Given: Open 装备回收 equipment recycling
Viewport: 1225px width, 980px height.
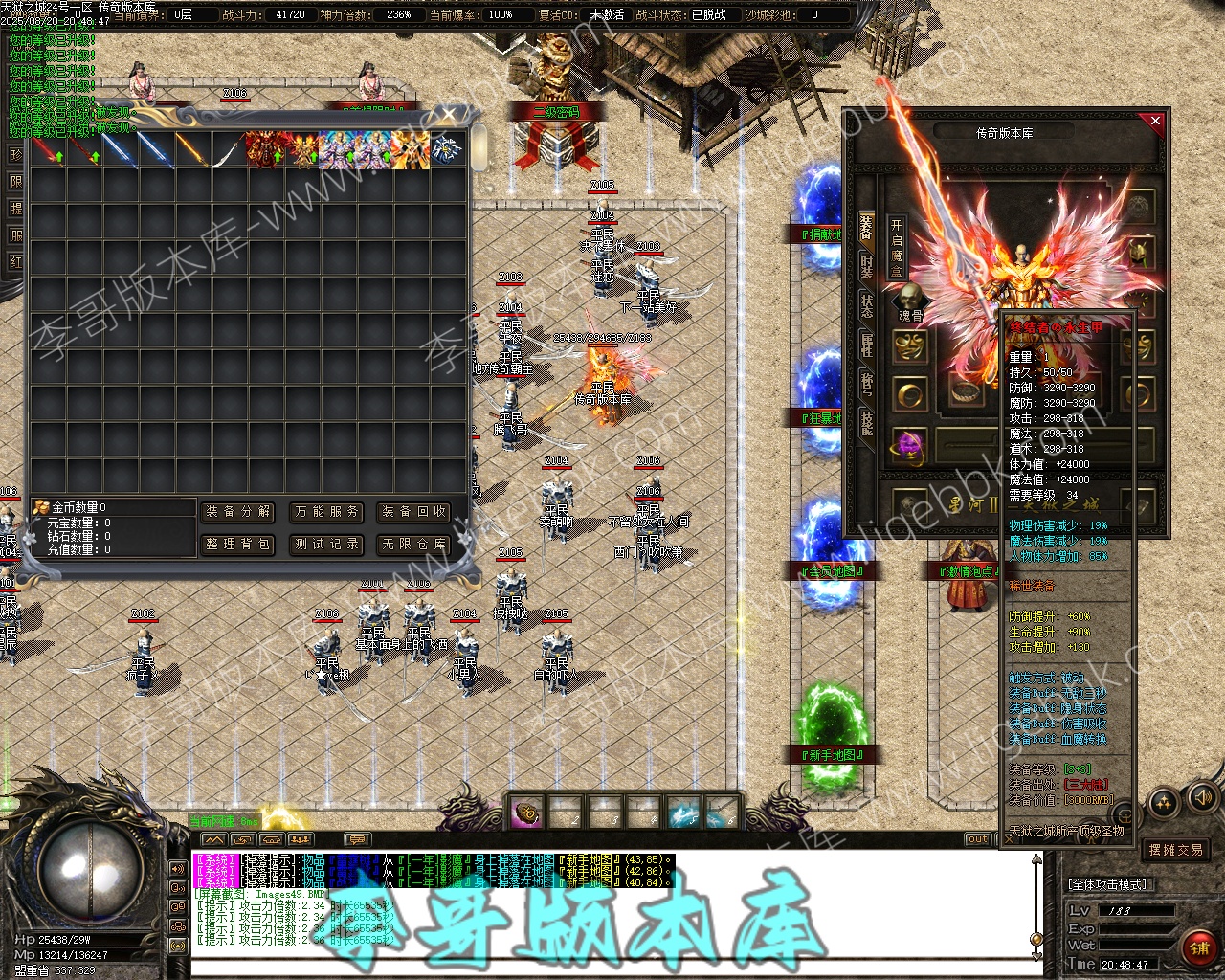Looking at the screenshot, I should 414,512.
